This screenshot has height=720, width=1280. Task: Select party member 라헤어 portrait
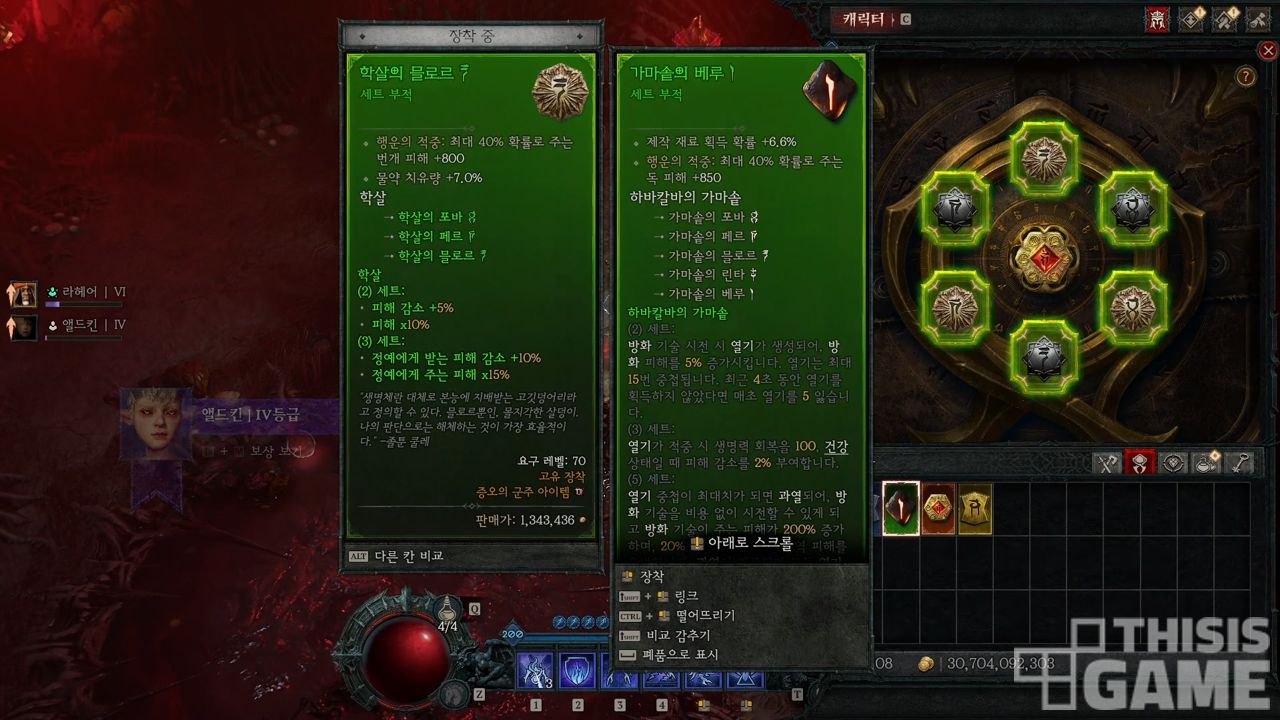tap(23, 293)
